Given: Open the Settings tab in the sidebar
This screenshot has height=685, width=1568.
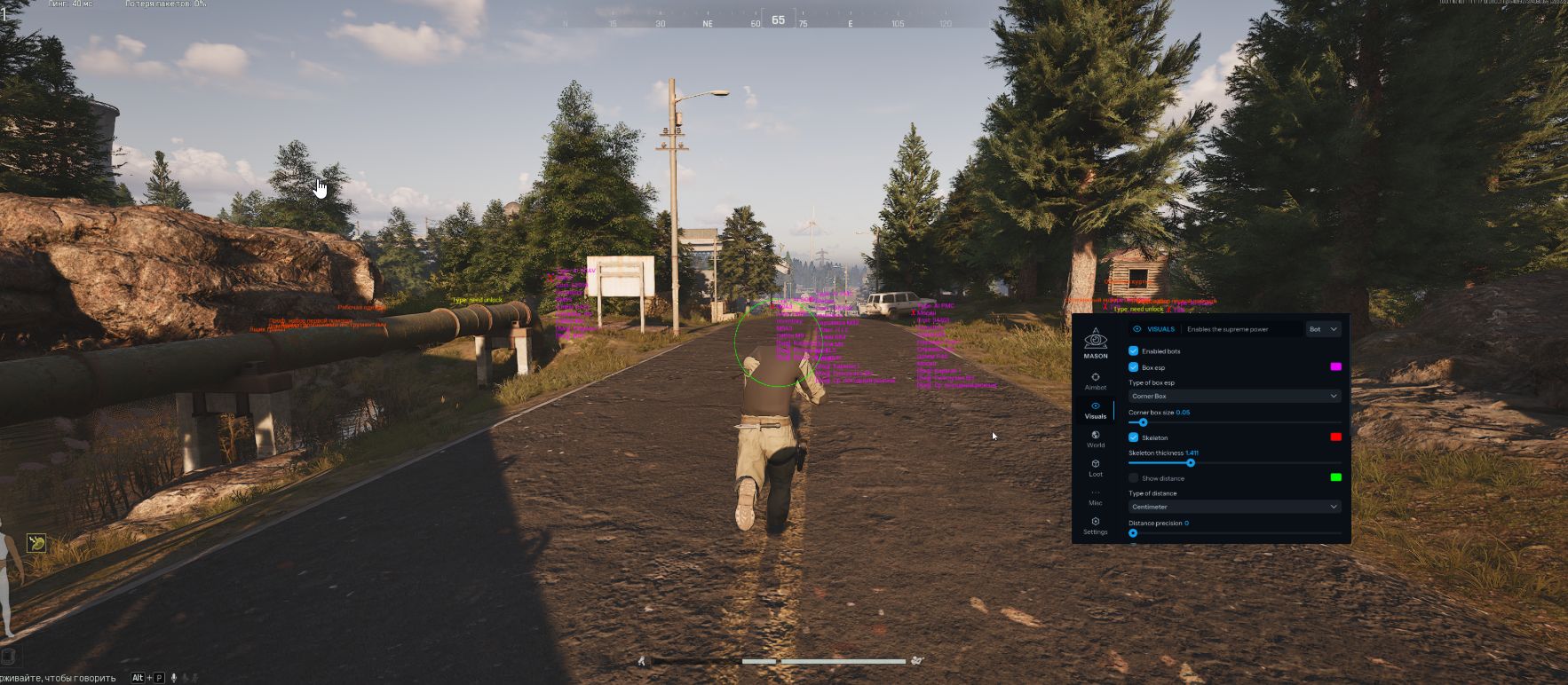Looking at the screenshot, I should point(1096,525).
